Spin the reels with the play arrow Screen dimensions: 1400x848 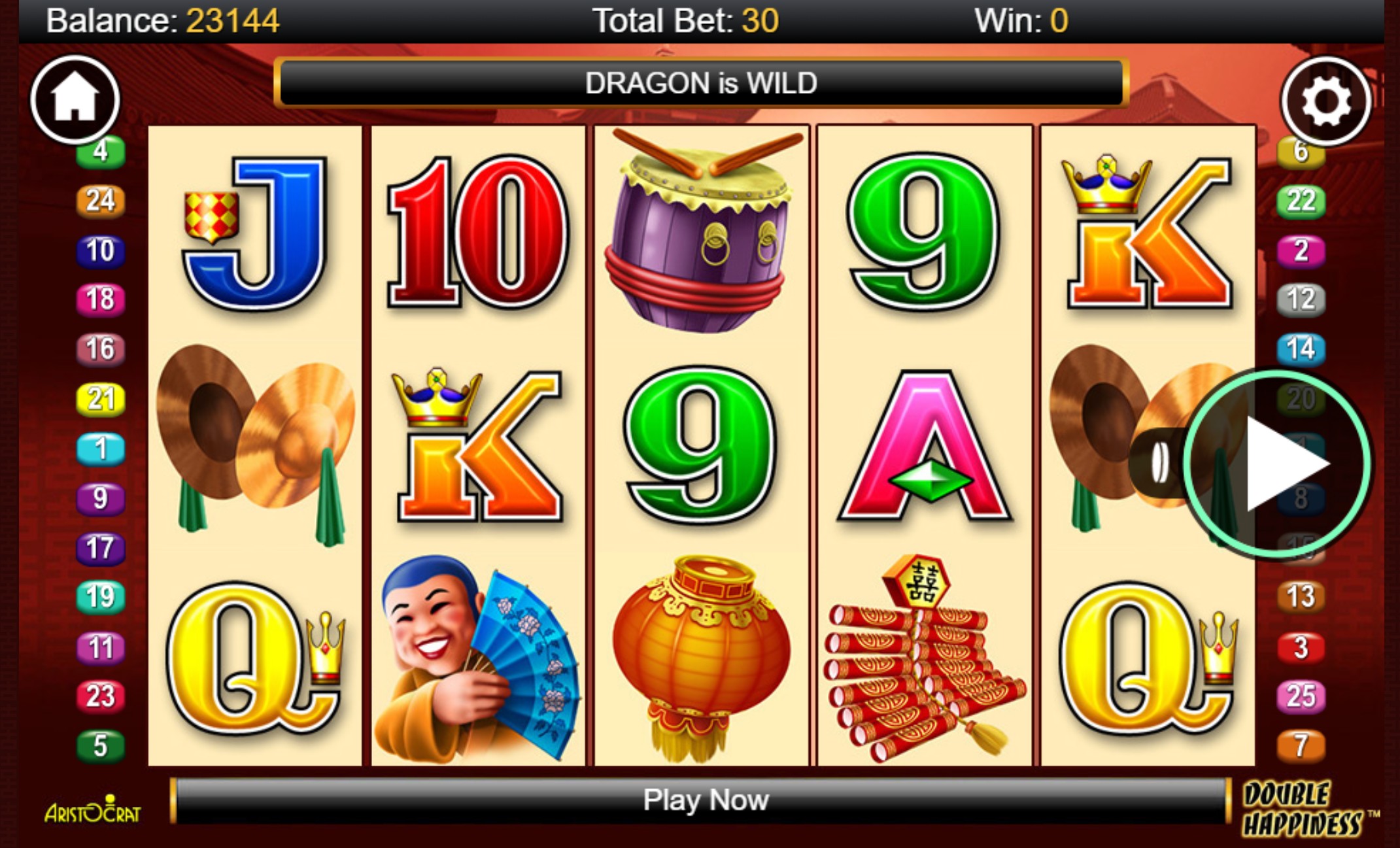pos(1277,464)
